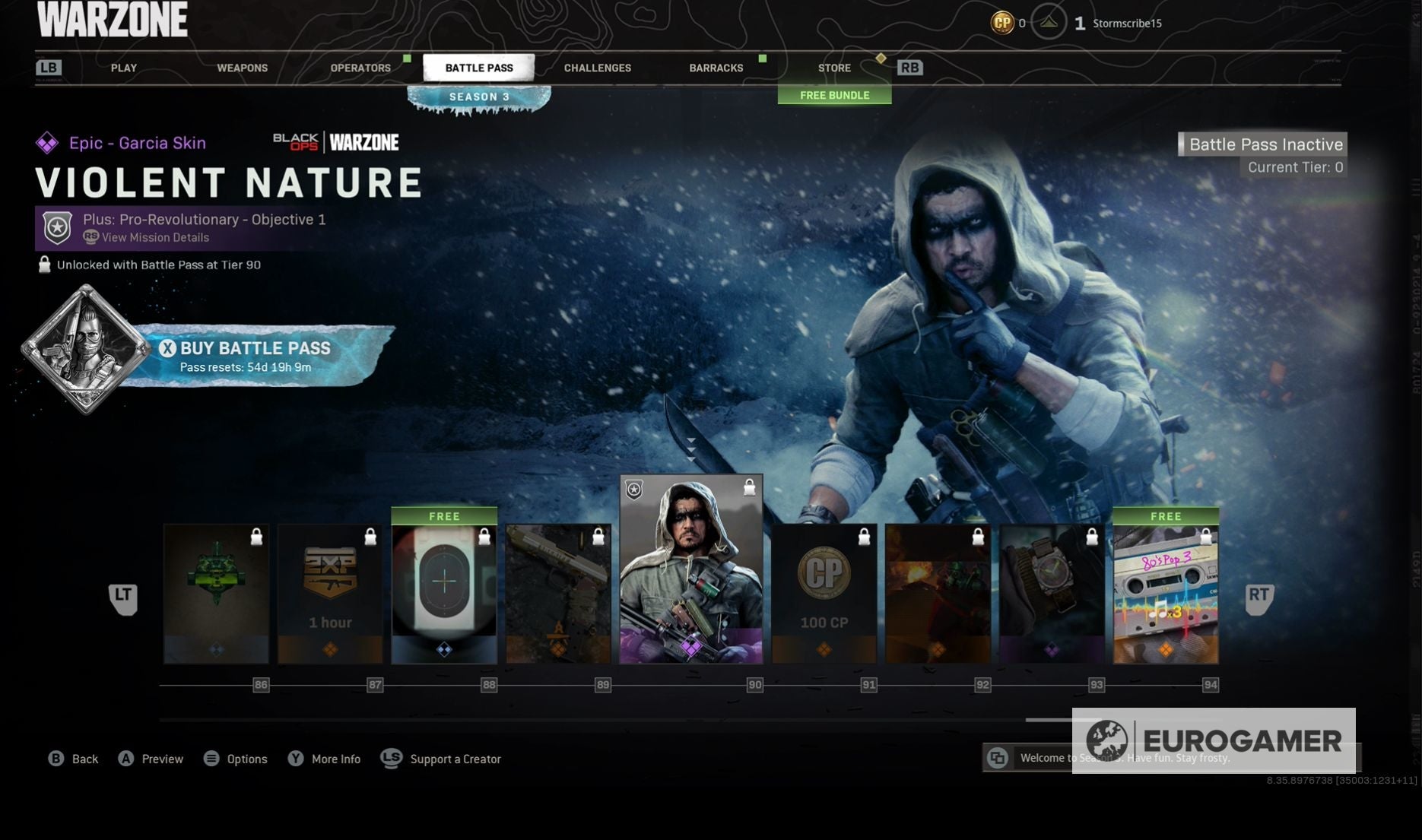Open the Season 3 banner dropdown
Viewport: 1422px width, 840px height.
click(x=478, y=97)
